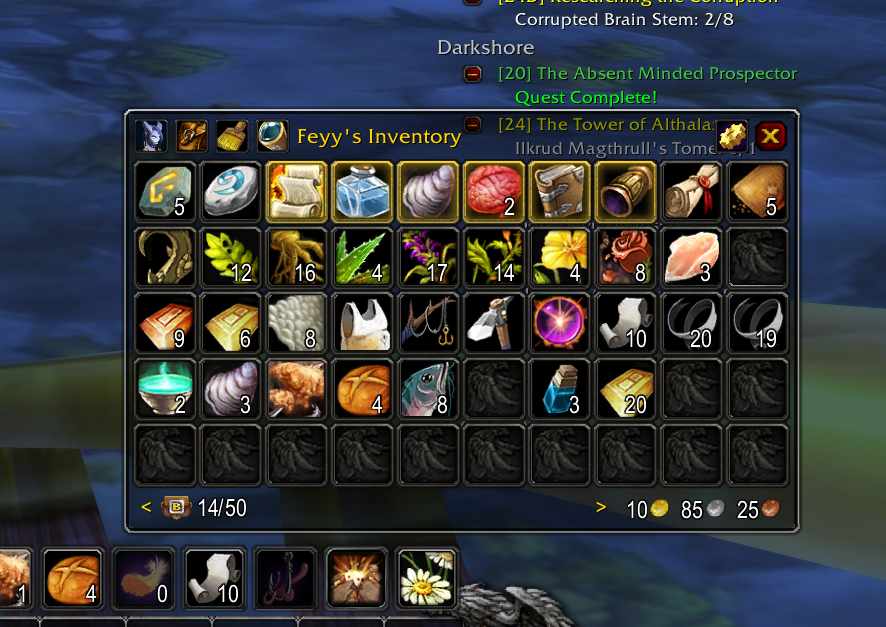Screen dimensions: 886x627
Task: Close Feyy's Inventory window
Action: (770, 135)
